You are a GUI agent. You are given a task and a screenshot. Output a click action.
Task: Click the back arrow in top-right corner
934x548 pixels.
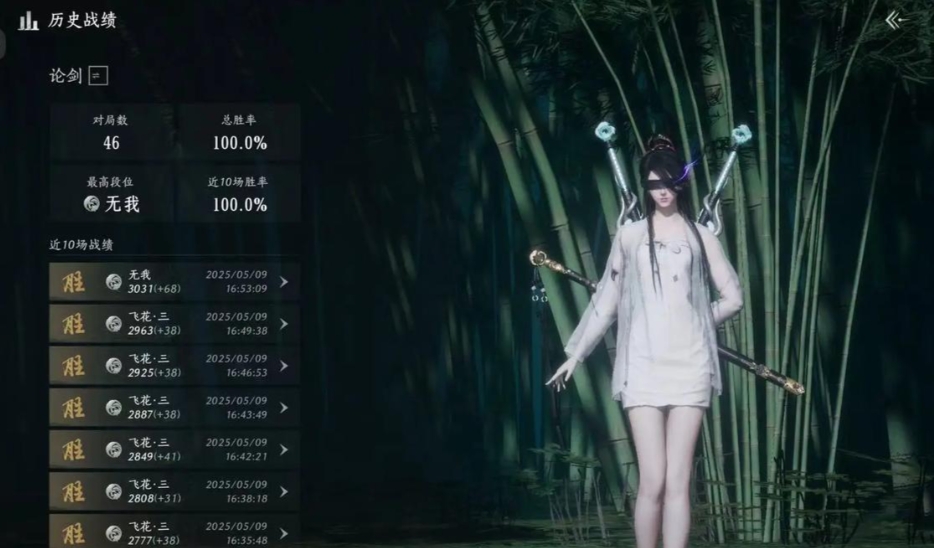pos(895,20)
